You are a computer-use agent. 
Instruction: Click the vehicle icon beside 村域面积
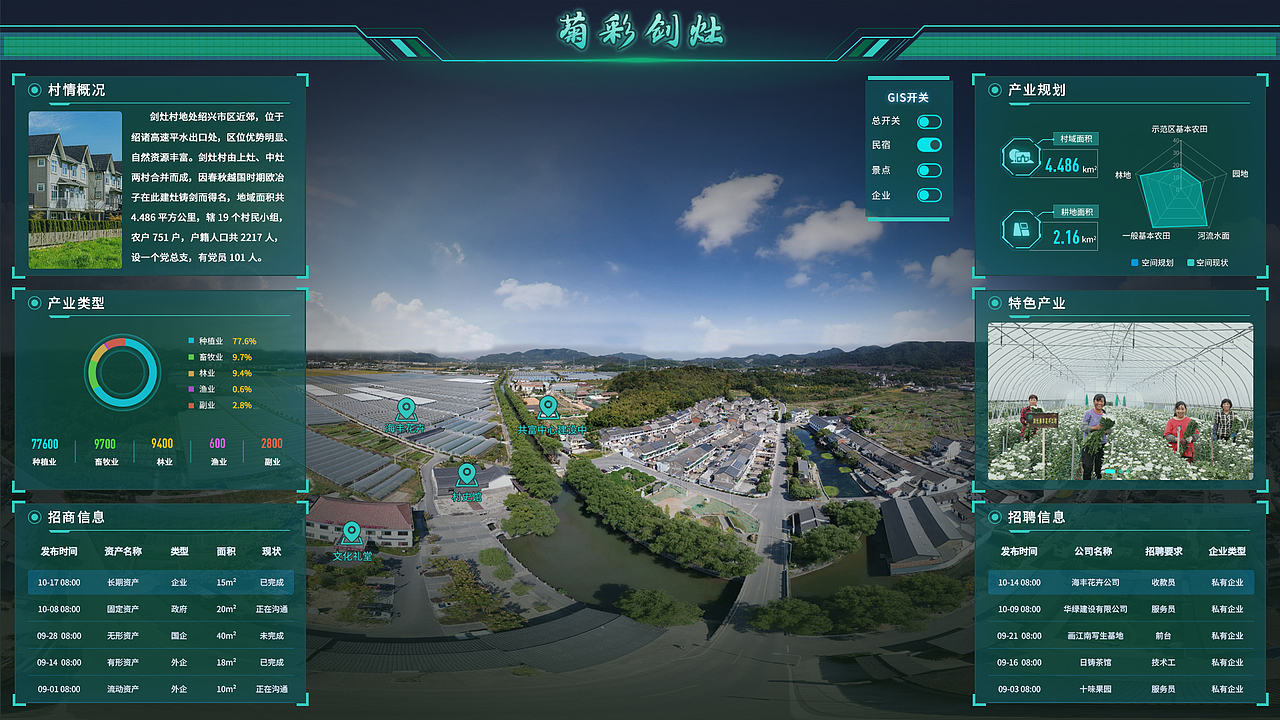[x=1021, y=156]
